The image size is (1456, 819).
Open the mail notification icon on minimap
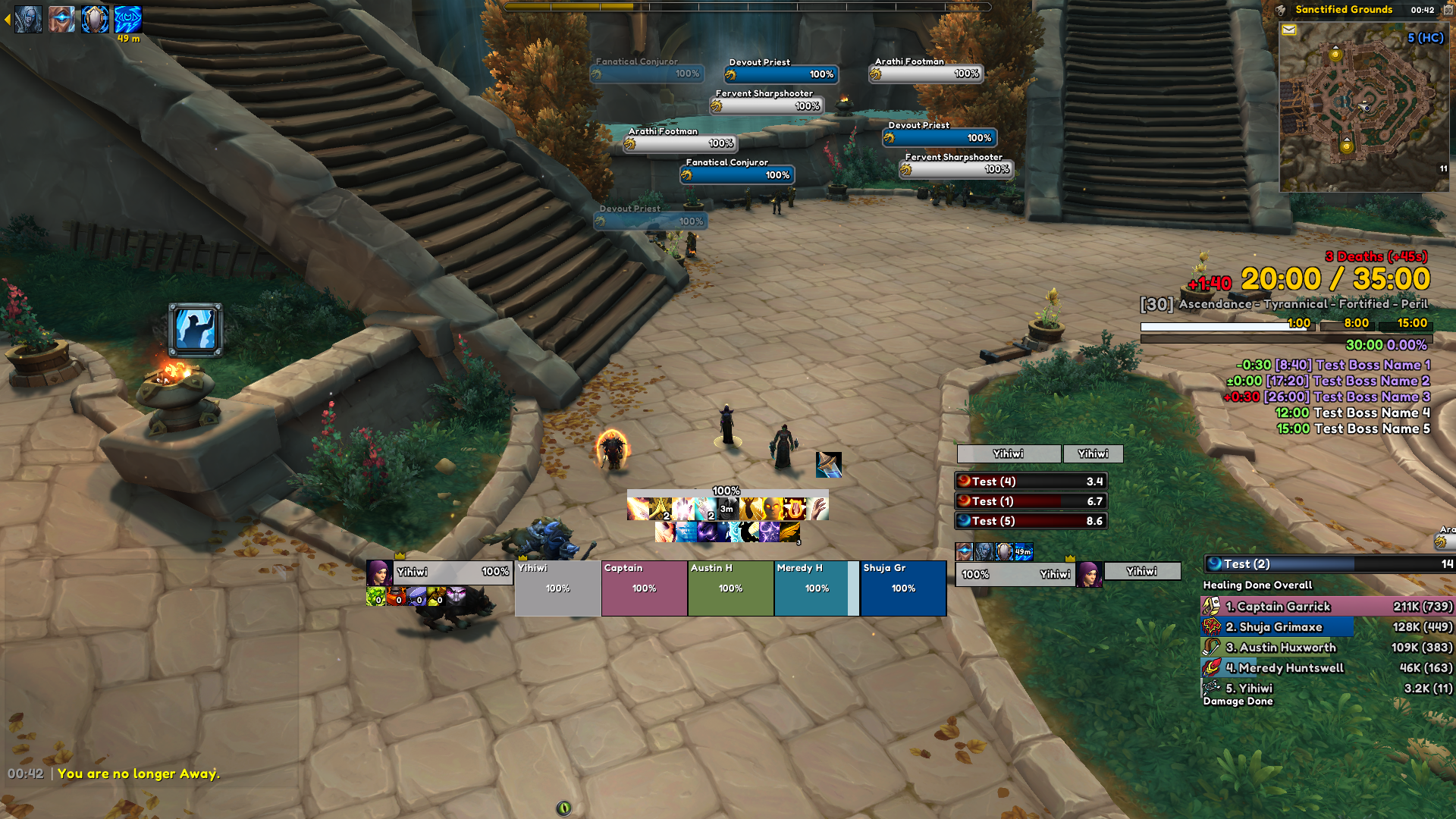(x=1288, y=30)
